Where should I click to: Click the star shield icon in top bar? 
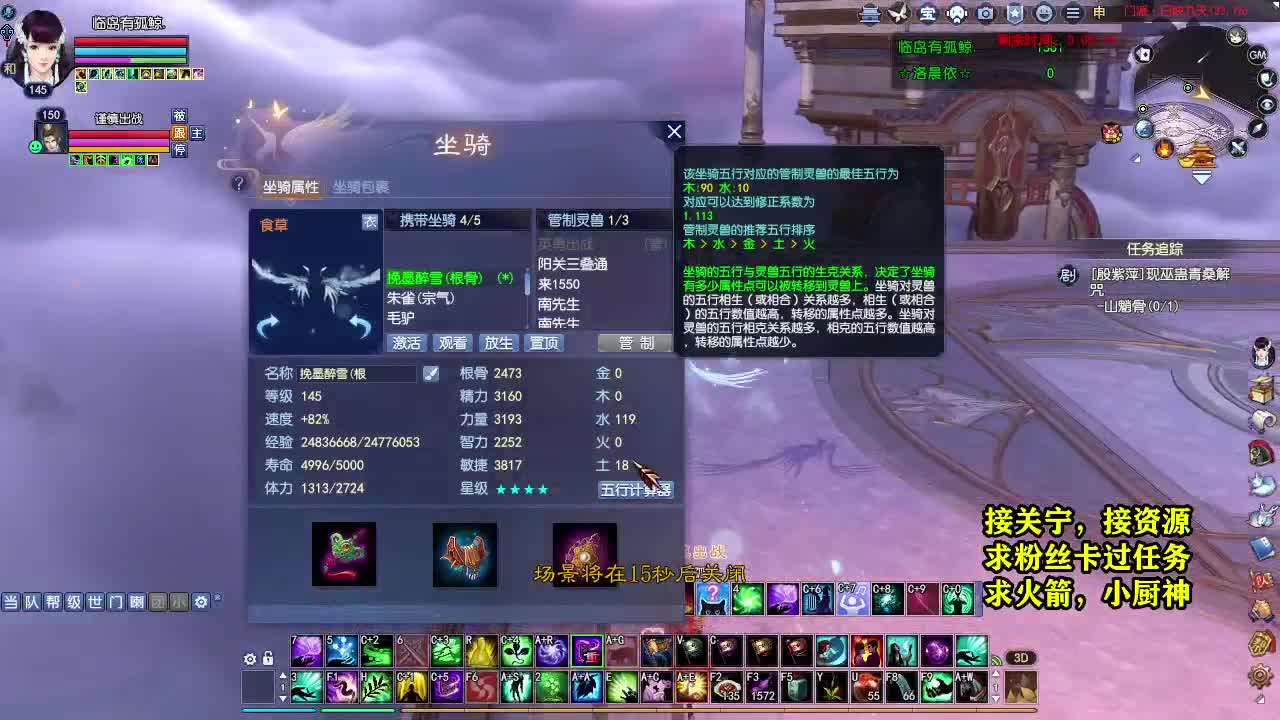1012,13
